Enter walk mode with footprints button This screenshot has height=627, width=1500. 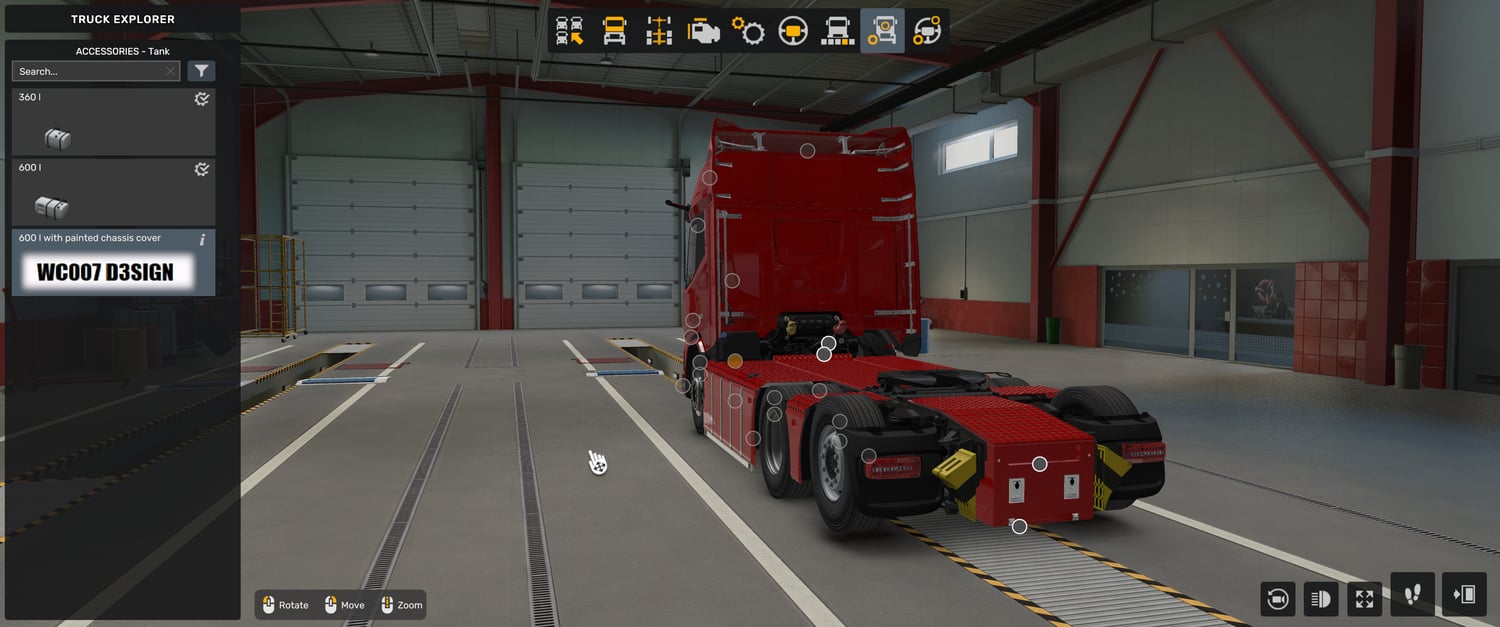click(x=1412, y=595)
